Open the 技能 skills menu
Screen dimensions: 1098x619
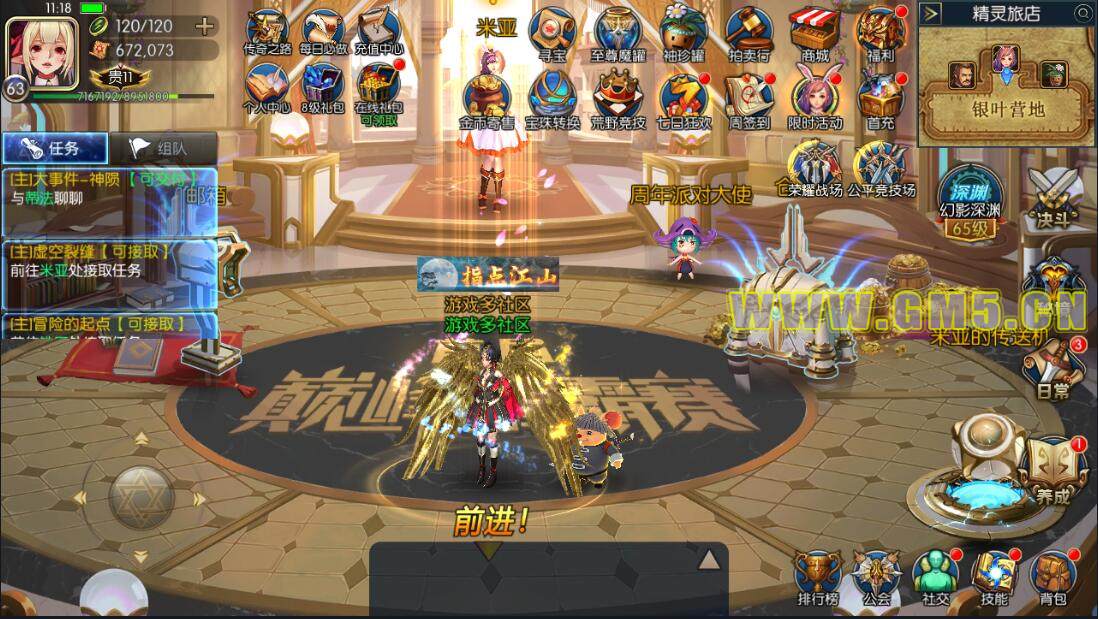coord(994,575)
